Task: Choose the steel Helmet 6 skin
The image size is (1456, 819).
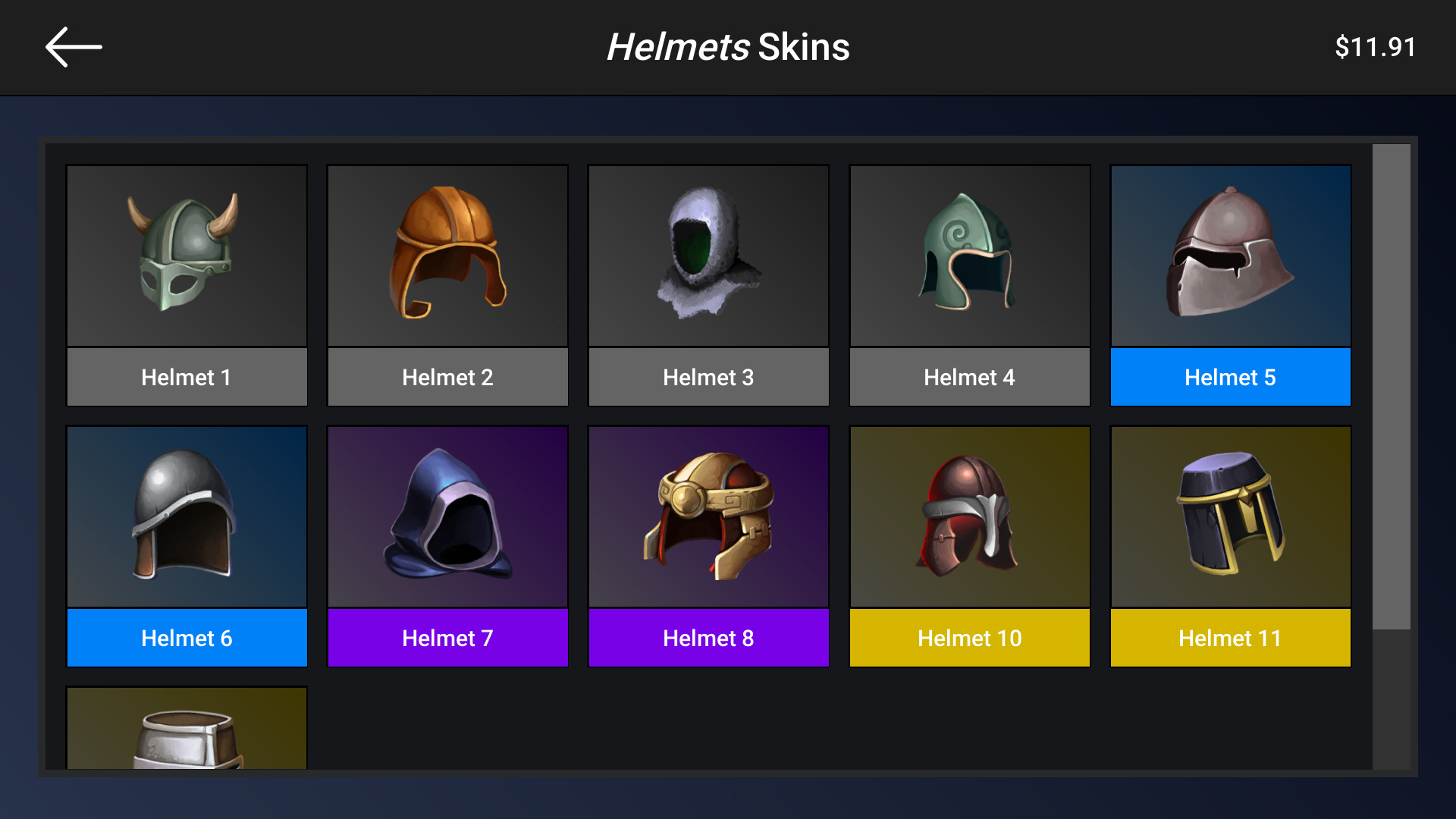Action: (187, 516)
